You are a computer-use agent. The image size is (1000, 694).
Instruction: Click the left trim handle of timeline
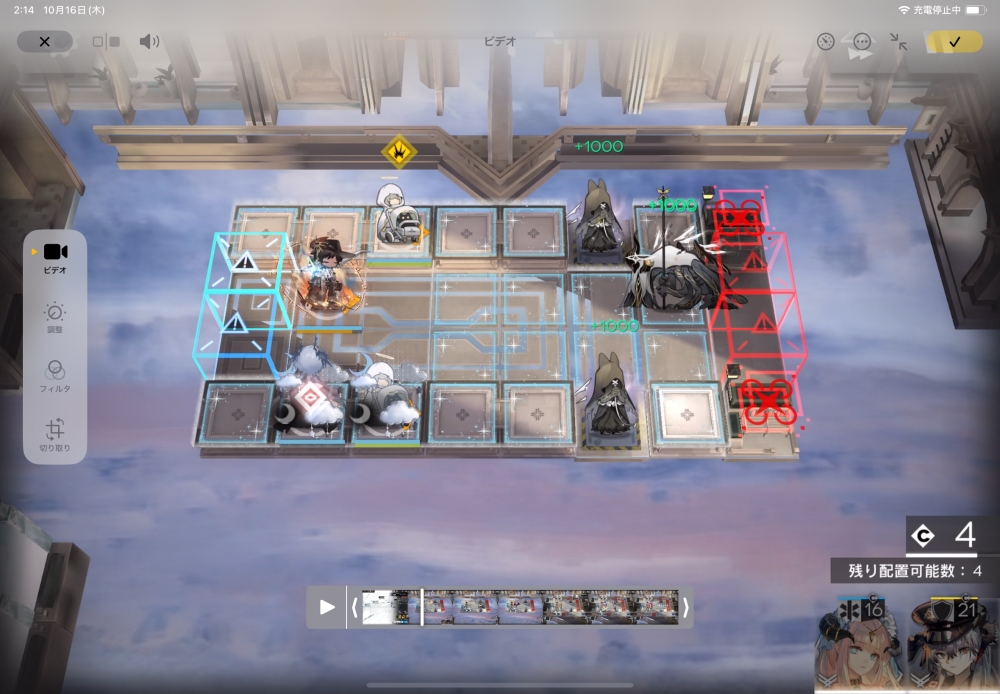coord(354,607)
